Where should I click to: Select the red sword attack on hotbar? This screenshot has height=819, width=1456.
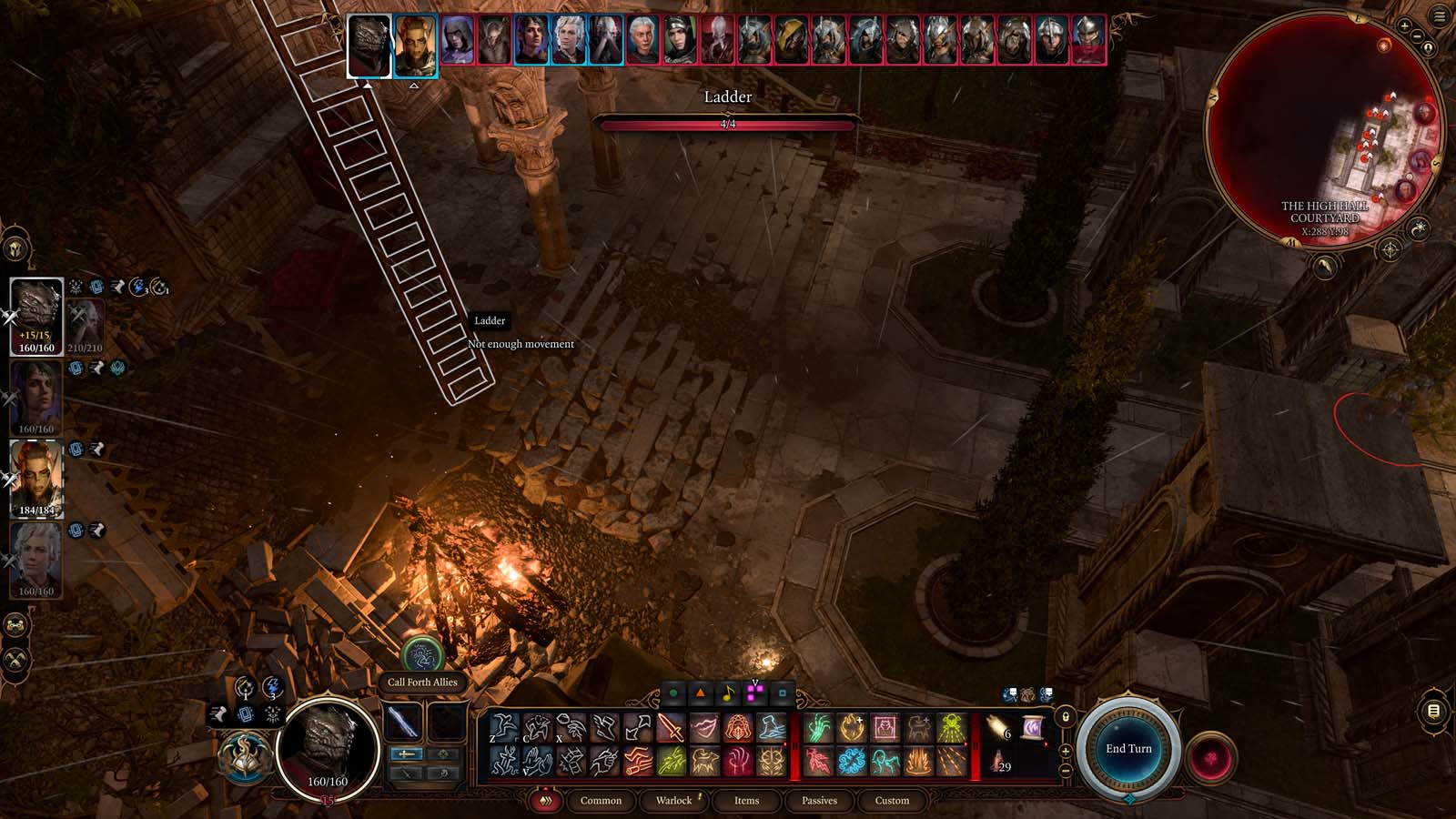click(x=671, y=728)
